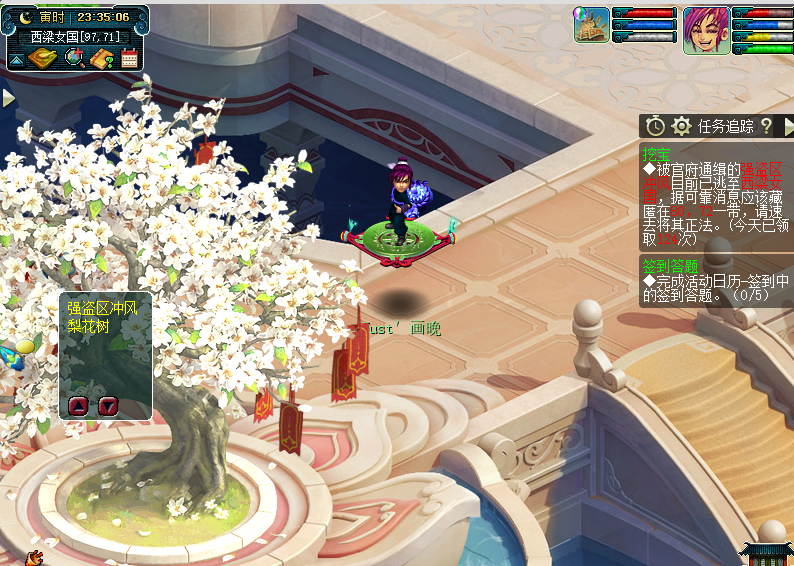Open the world map magnifier icon
794x566 pixels.
coord(73,59)
